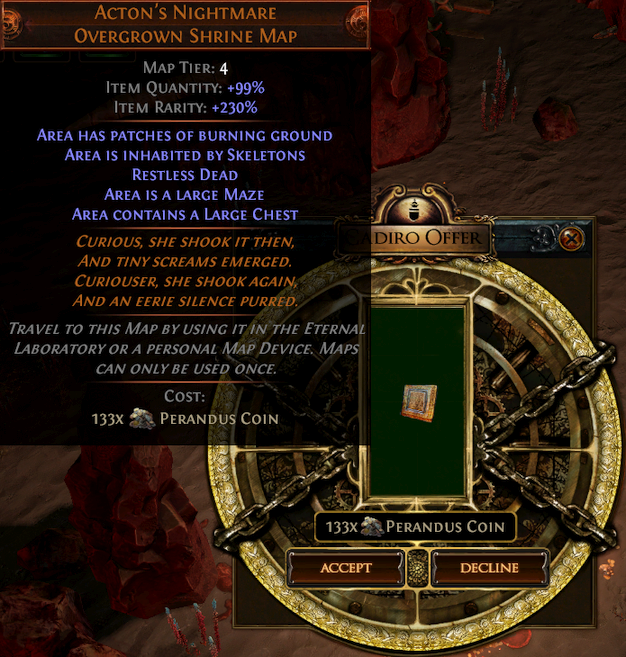Image resolution: width=626 pixels, height=657 pixels.
Task: Decline the Perandus Coin offer
Action: click(489, 568)
